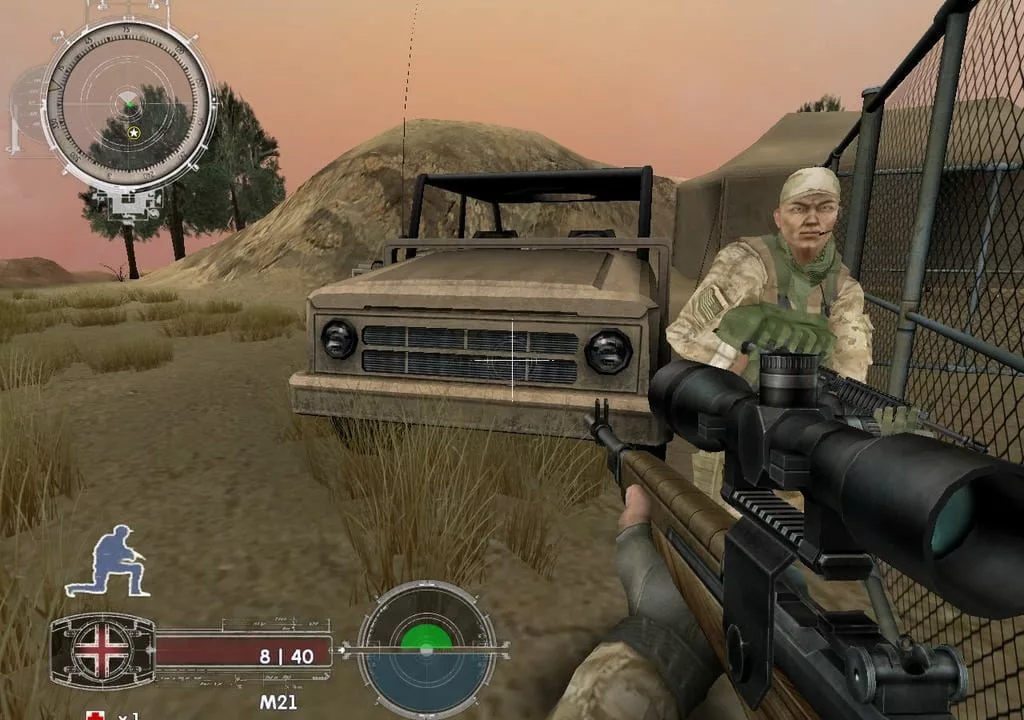1024x720 pixels.
Task: Select the red cross medkit icon
Action: pos(96,715)
